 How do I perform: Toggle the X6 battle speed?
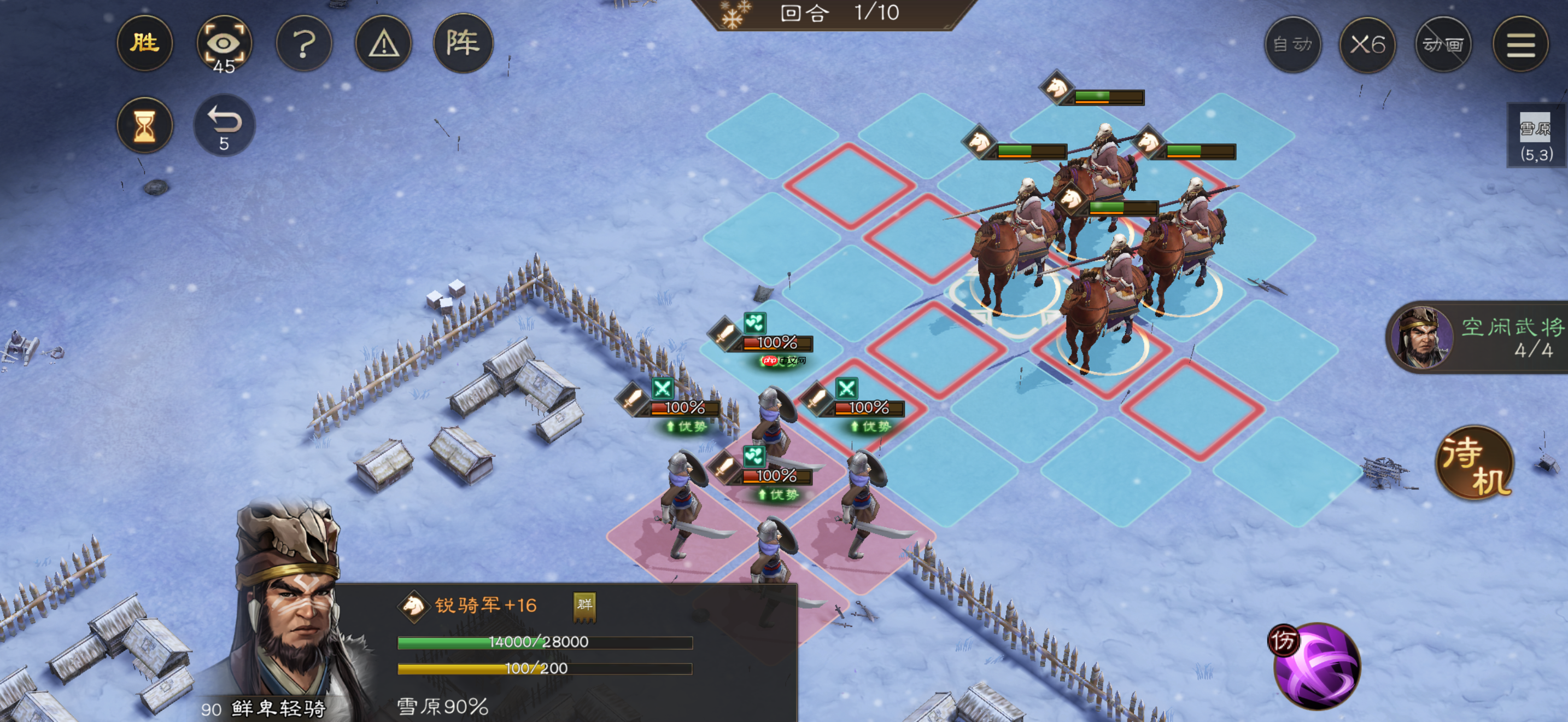tap(1368, 43)
